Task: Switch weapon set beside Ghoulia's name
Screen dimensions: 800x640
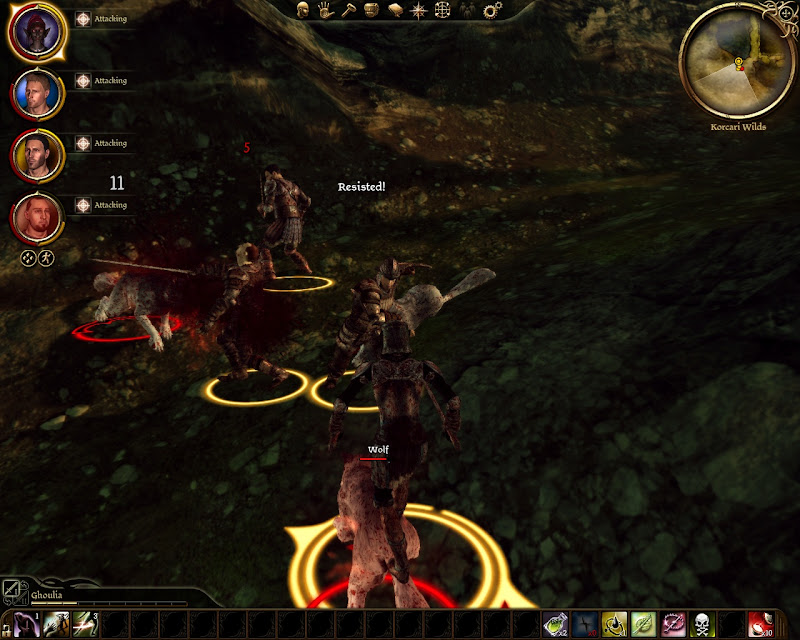Action: tap(13, 590)
